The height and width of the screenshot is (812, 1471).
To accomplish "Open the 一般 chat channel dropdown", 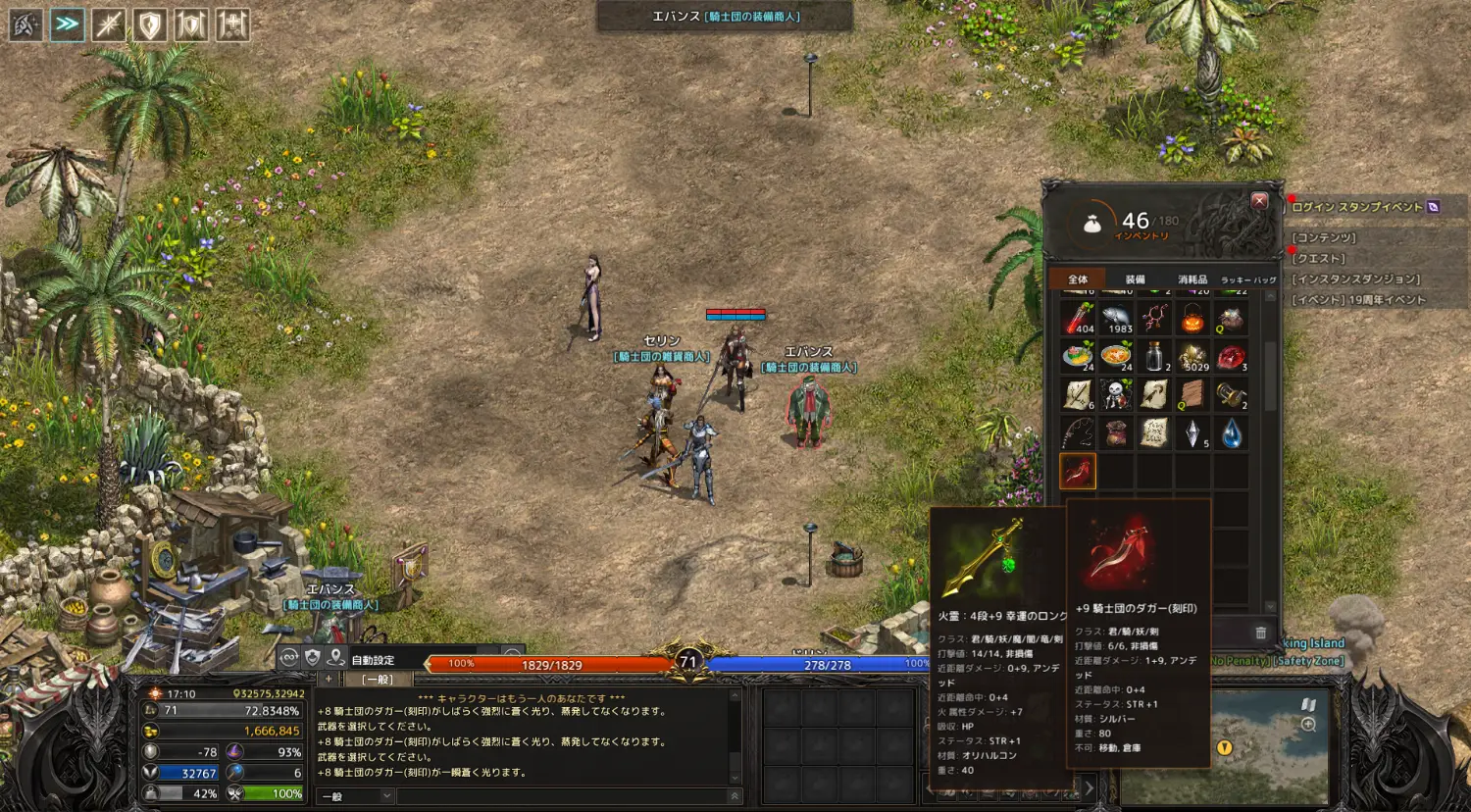I will 354,795.
